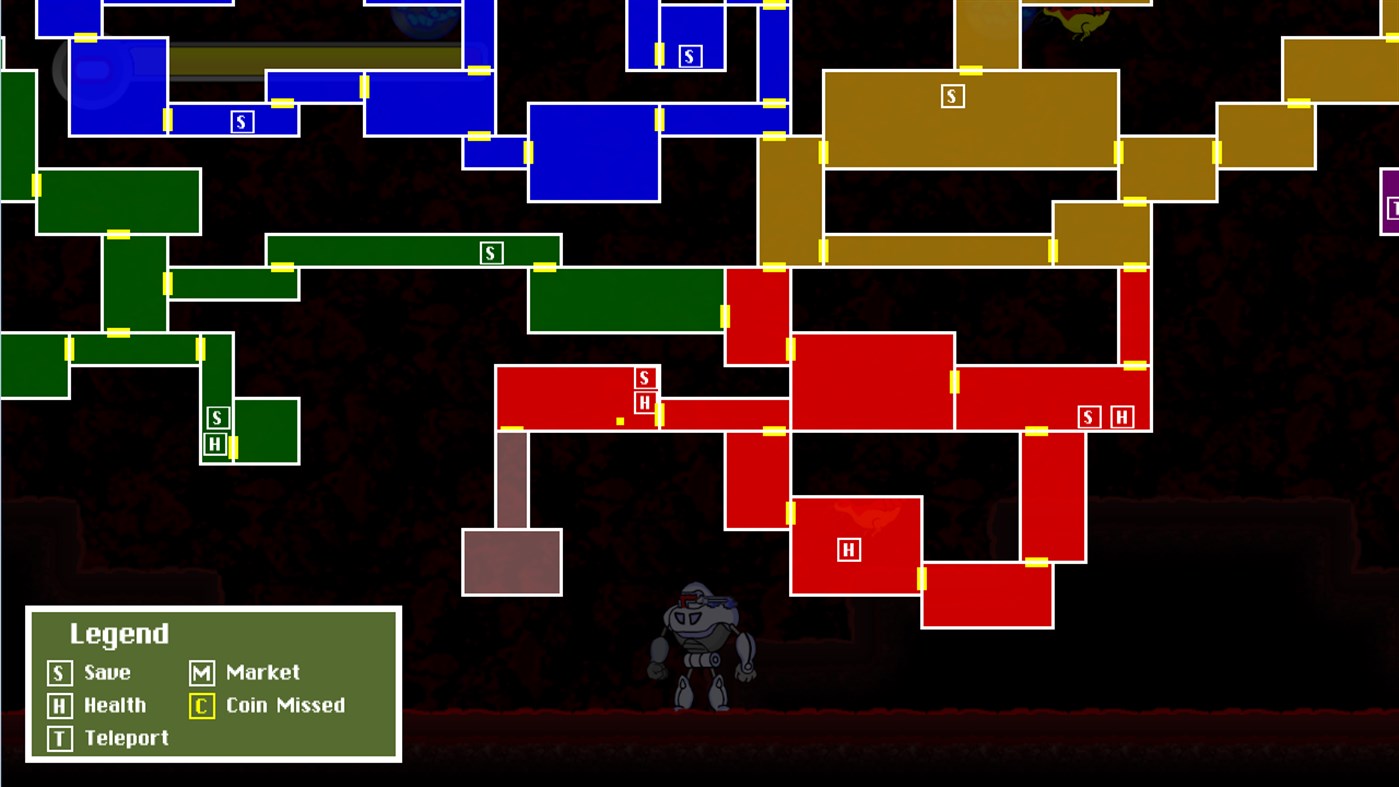This screenshot has width=1399, height=787.
Task: Click the Save icon in the upper-left blue room
Action: [240, 120]
